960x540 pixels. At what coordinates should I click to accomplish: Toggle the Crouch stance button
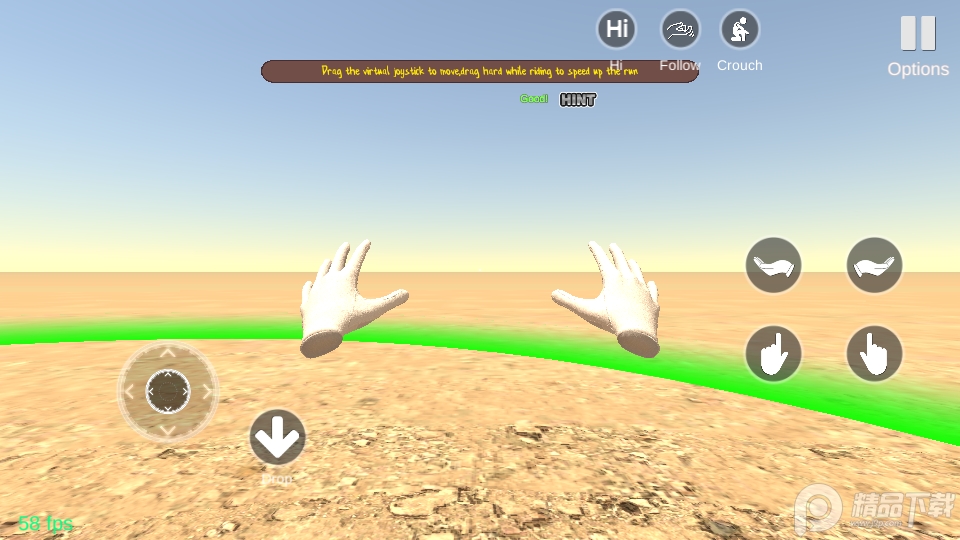tap(740, 29)
